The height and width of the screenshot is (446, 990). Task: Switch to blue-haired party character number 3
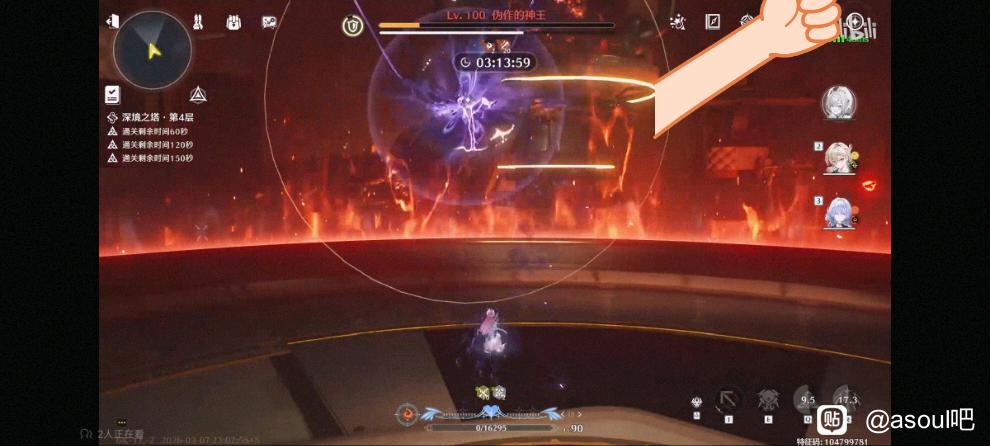[838, 213]
